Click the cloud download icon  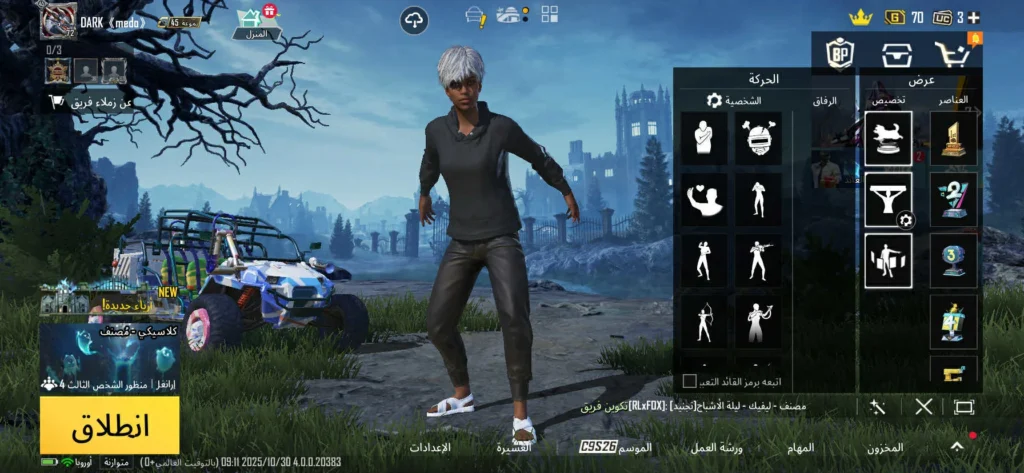414,20
